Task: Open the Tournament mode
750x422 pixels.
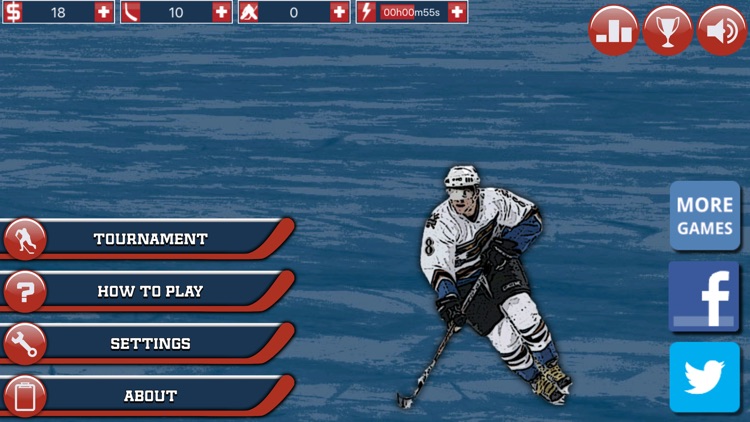Action: point(150,239)
